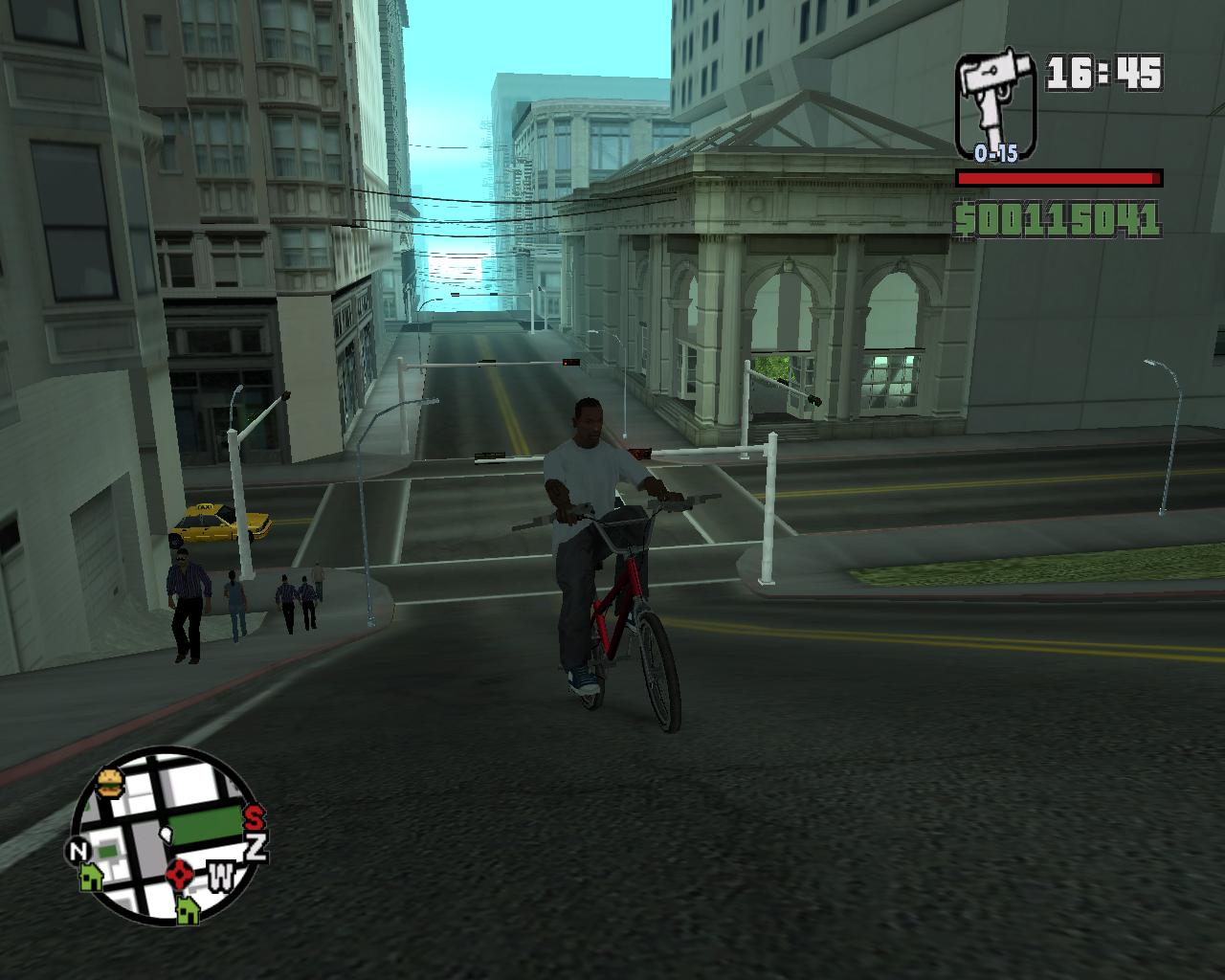Open the circular radar minimap

tap(166, 835)
